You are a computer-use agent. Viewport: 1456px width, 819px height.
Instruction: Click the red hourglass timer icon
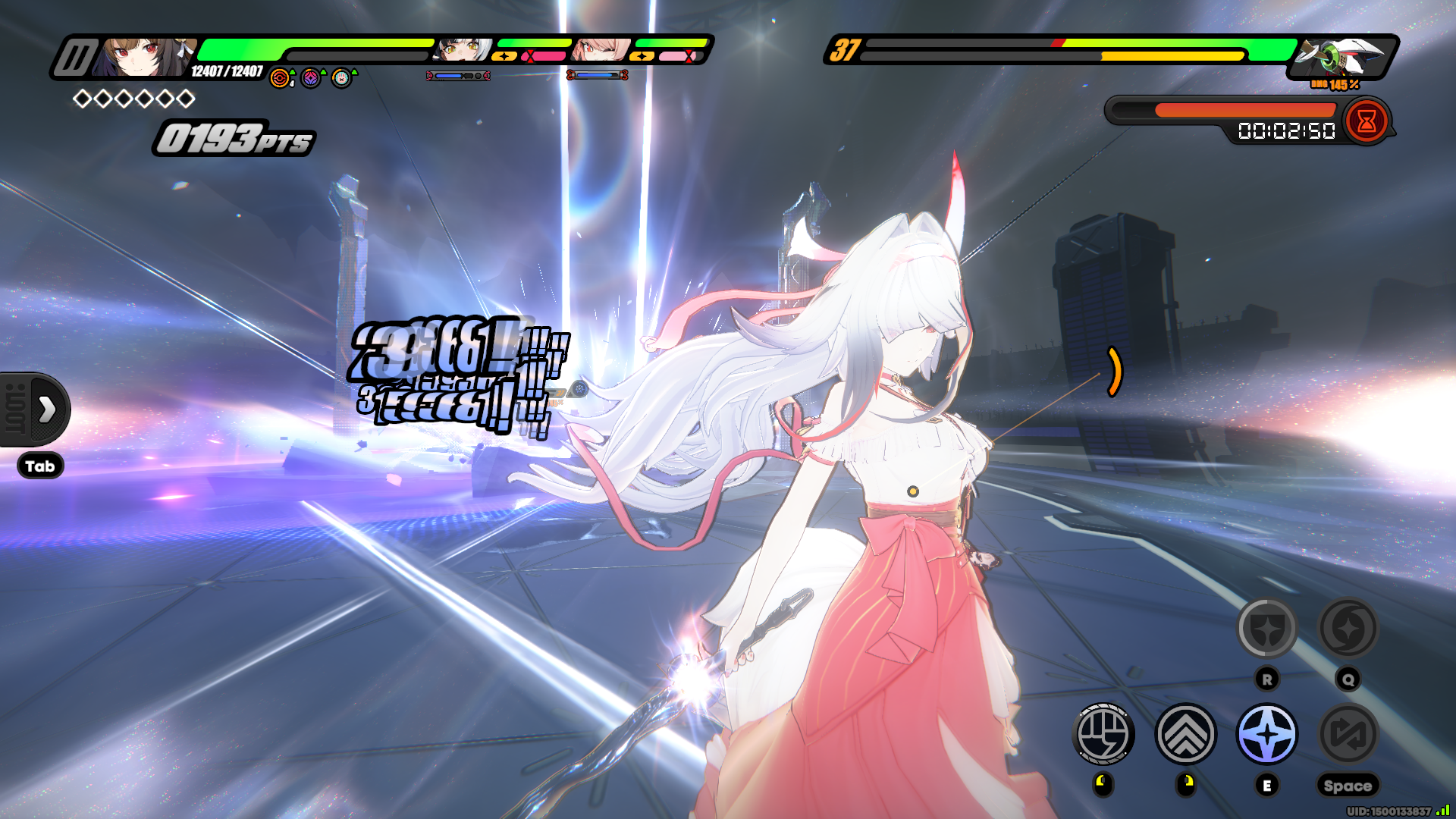click(x=1367, y=121)
